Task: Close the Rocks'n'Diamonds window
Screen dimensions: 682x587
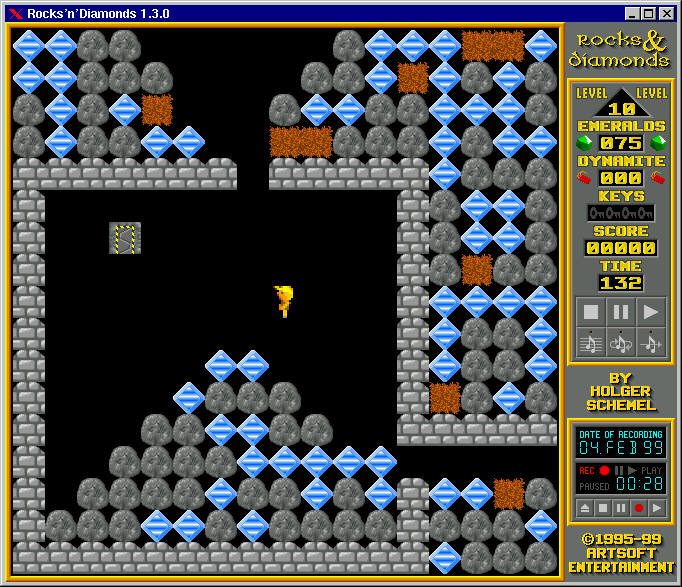Action: click(667, 13)
